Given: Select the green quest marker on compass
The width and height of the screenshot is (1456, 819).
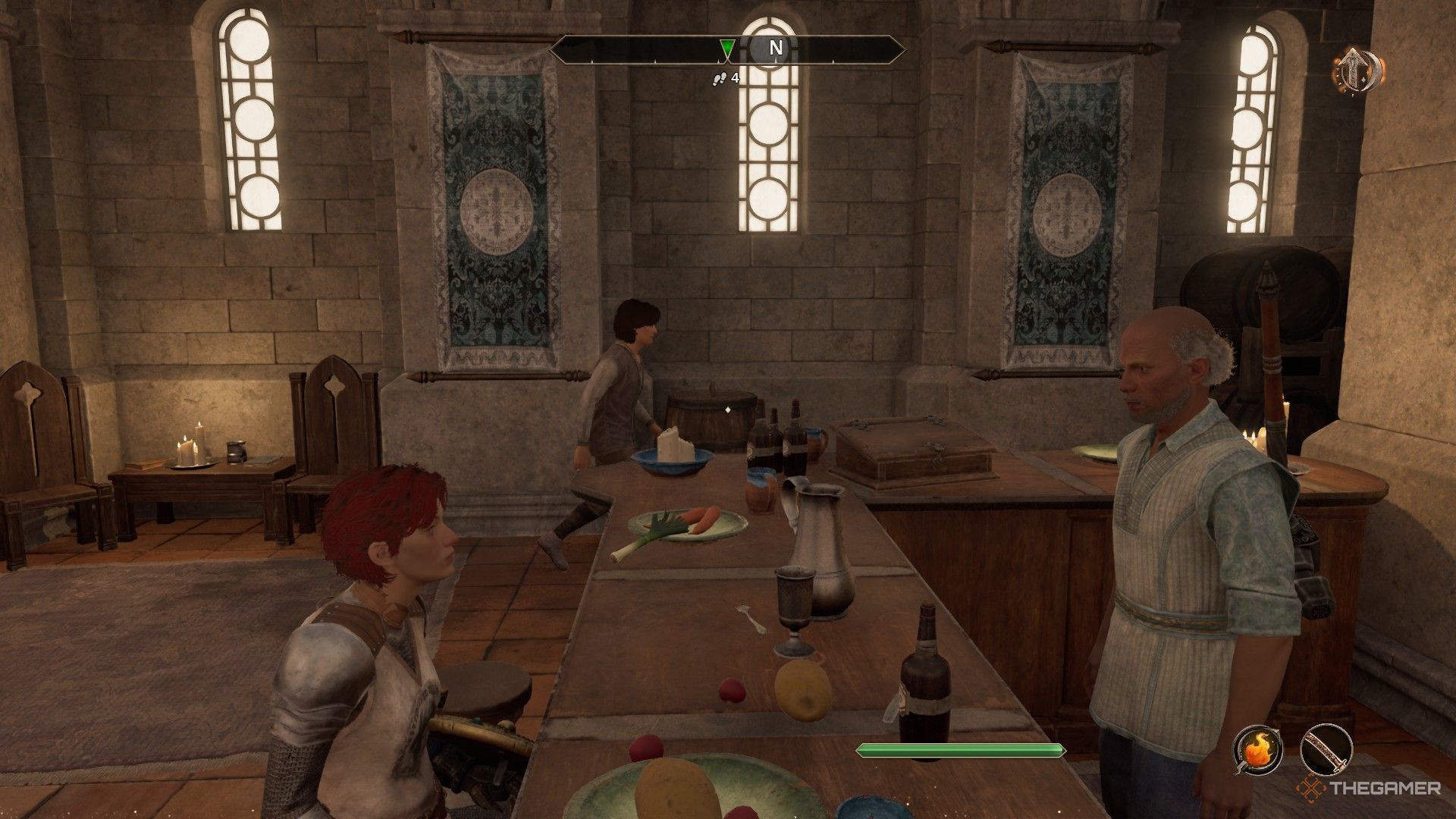Looking at the screenshot, I should tap(727, 50).
